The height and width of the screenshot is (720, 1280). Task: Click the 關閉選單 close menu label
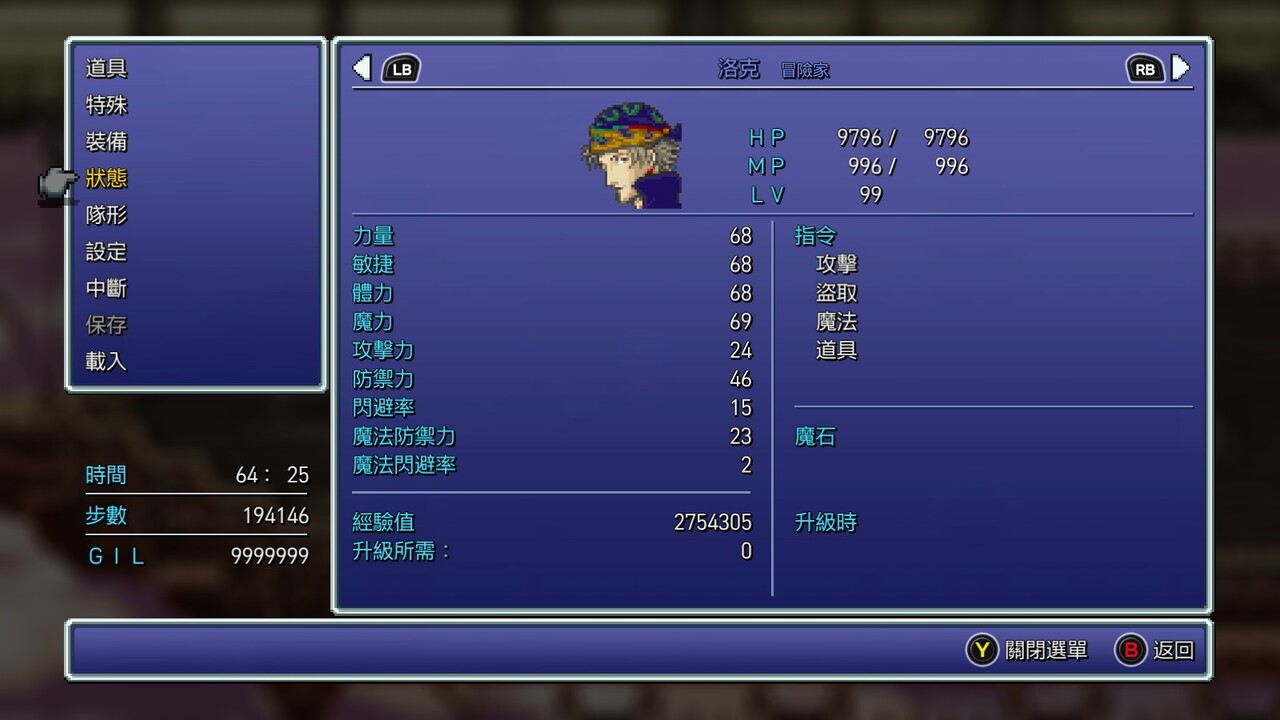click(1046, 650)
